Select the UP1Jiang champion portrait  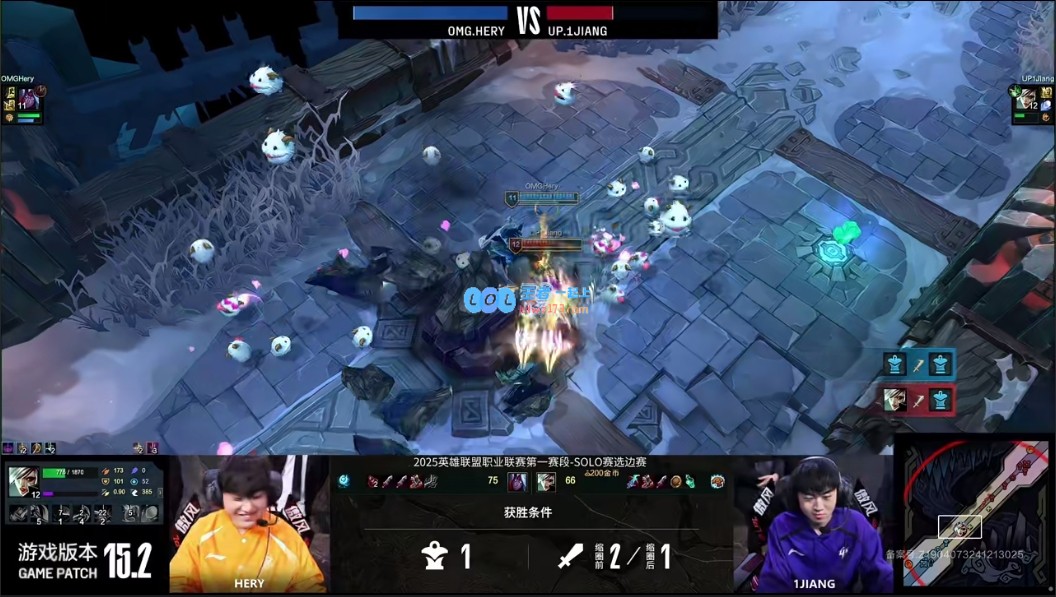1024,98
